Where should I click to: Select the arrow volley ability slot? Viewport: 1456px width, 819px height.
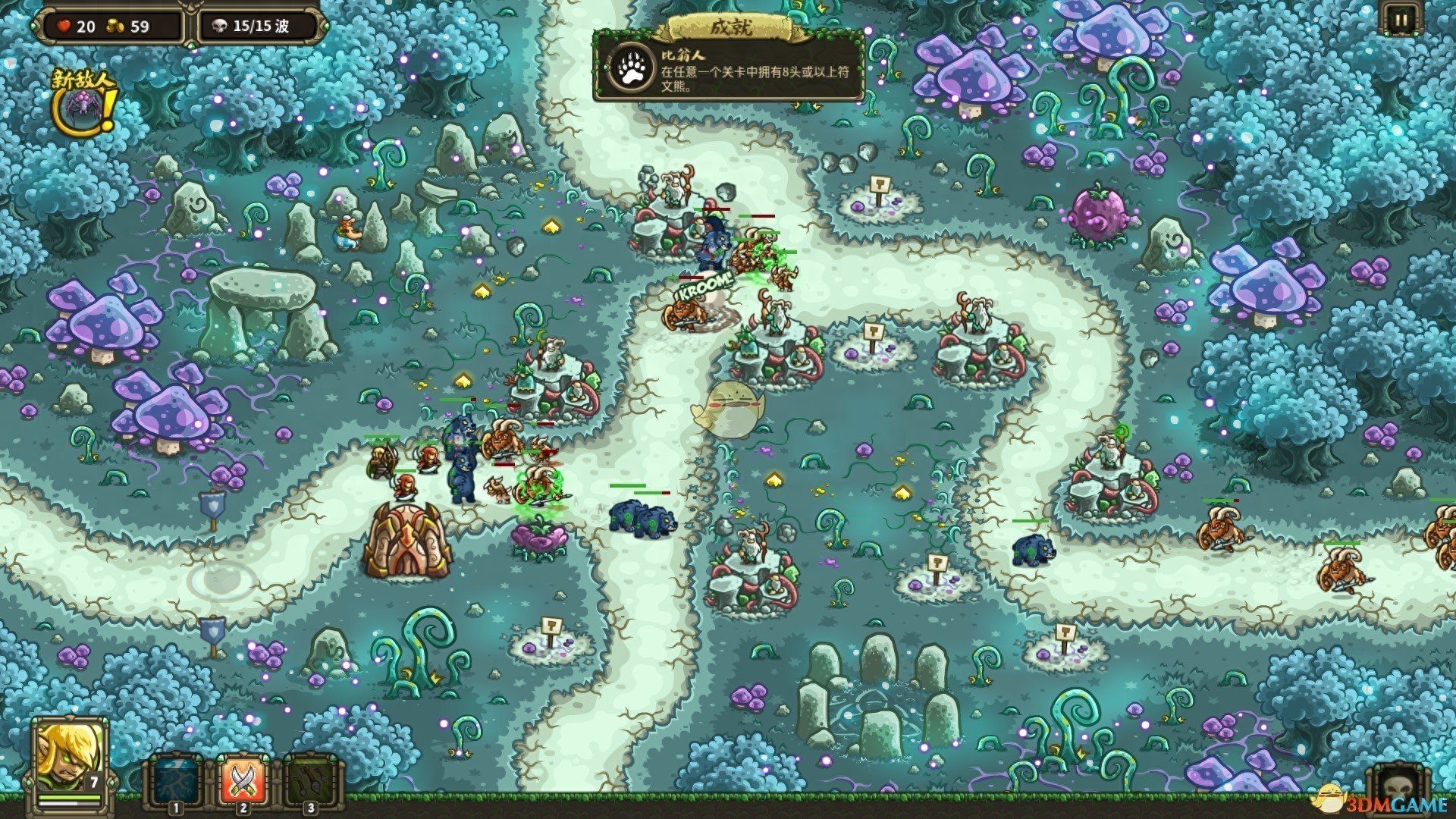coord(311,781)
